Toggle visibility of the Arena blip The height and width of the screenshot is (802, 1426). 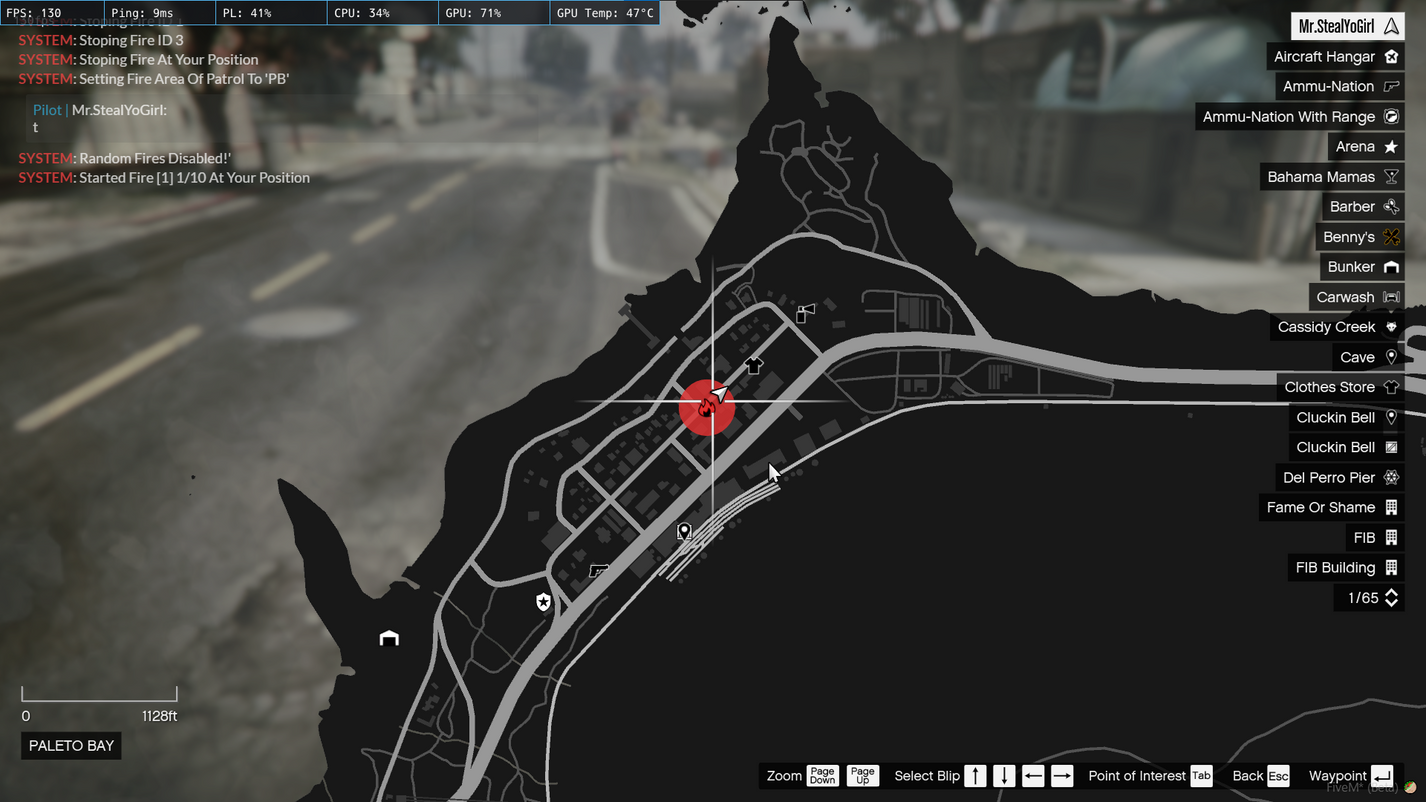1390,146
